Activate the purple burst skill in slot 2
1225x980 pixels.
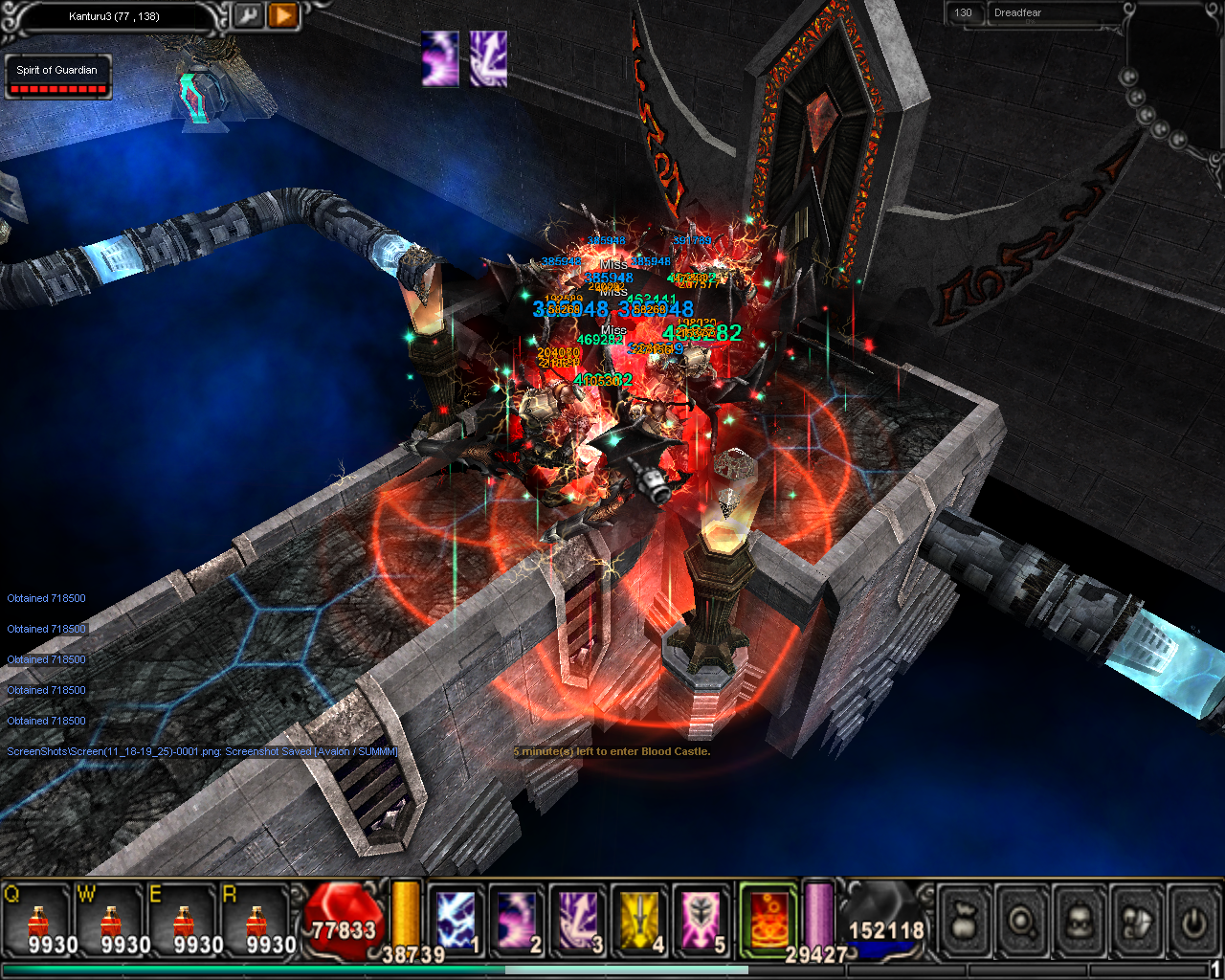click(x=518, y=921)
